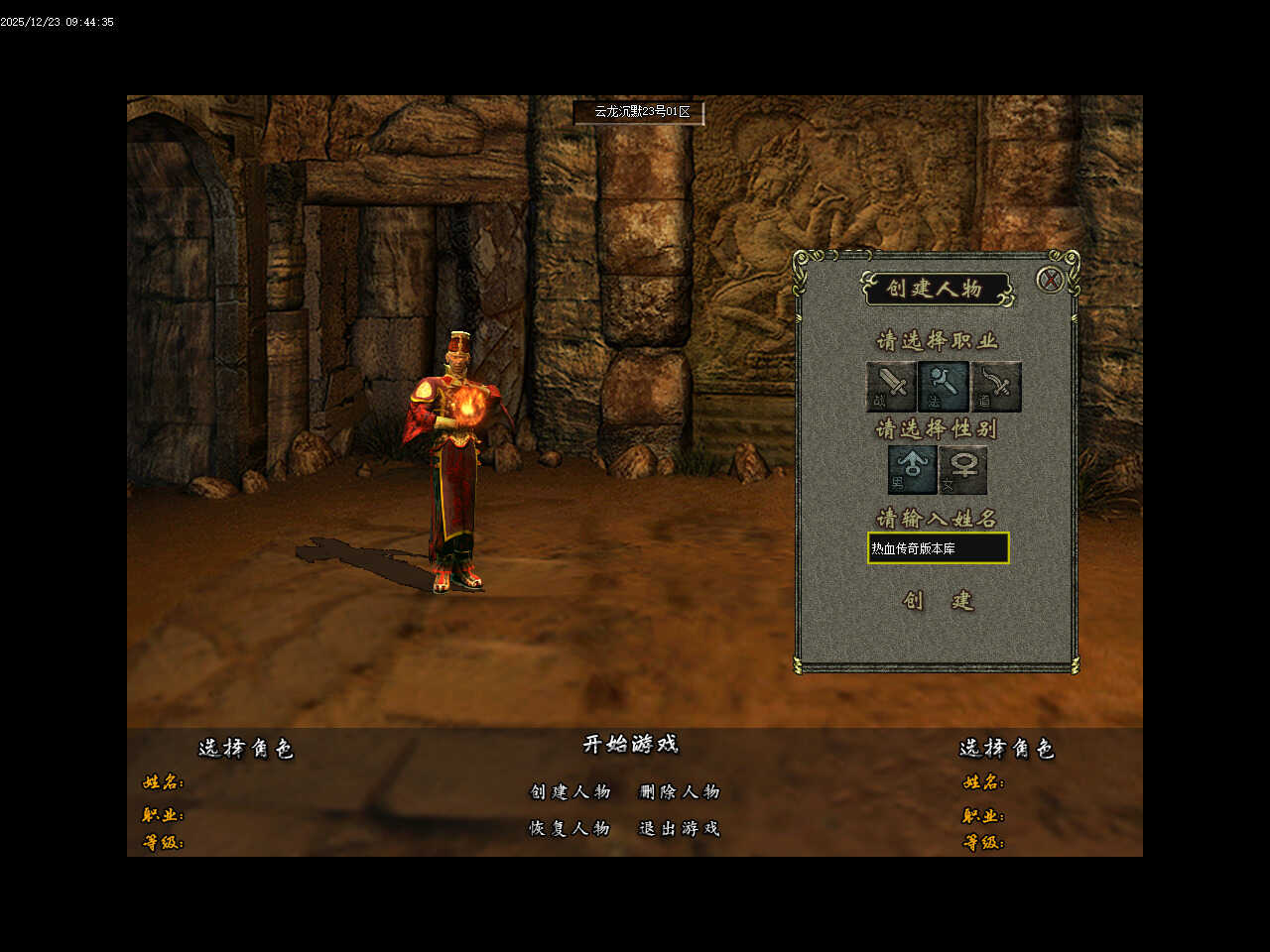Select the male gender symbol
1270x952 pixels.
click(x=911, y=469)
